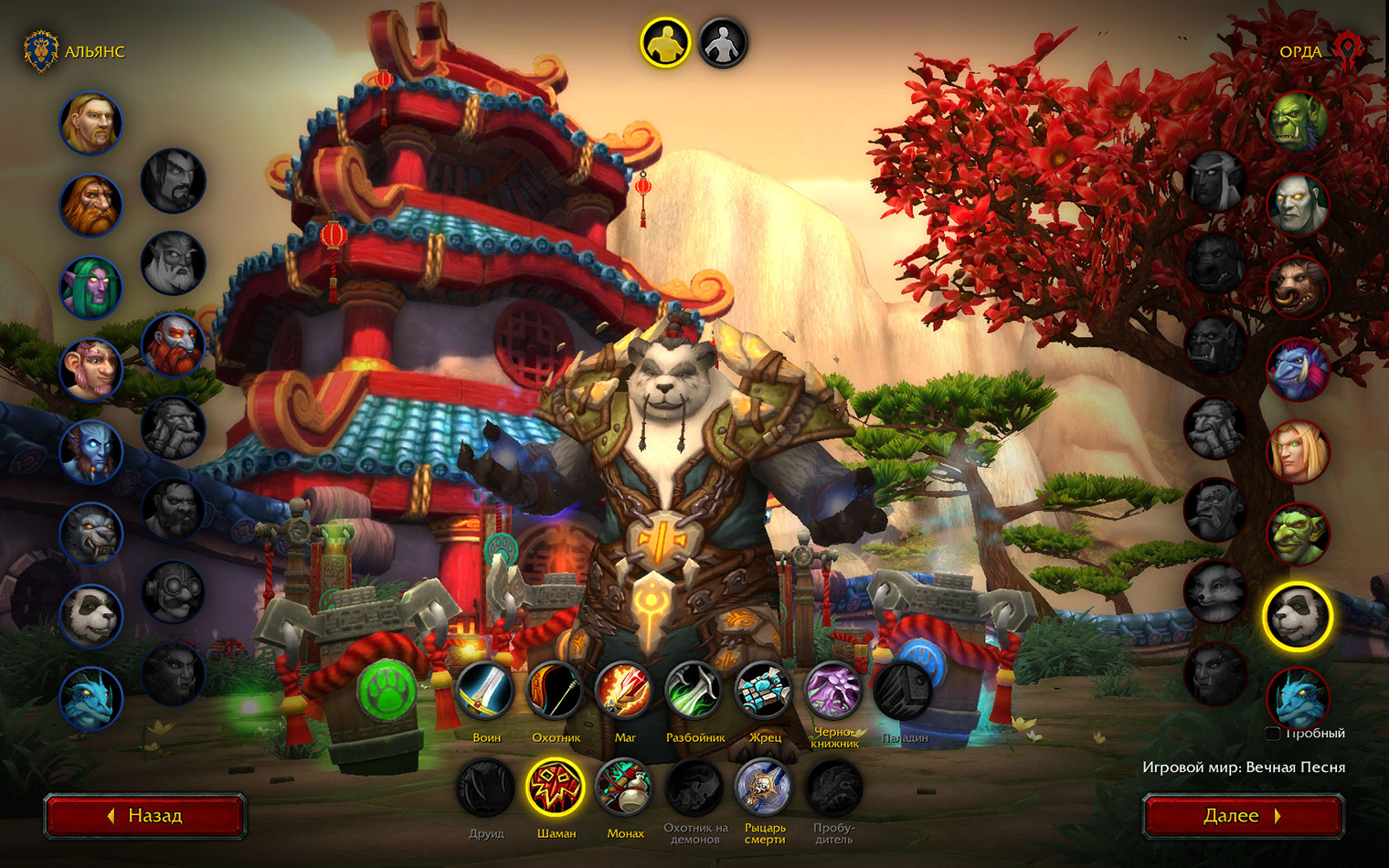
Task: Select the male body type icon
Action: (x=664, y=43)
